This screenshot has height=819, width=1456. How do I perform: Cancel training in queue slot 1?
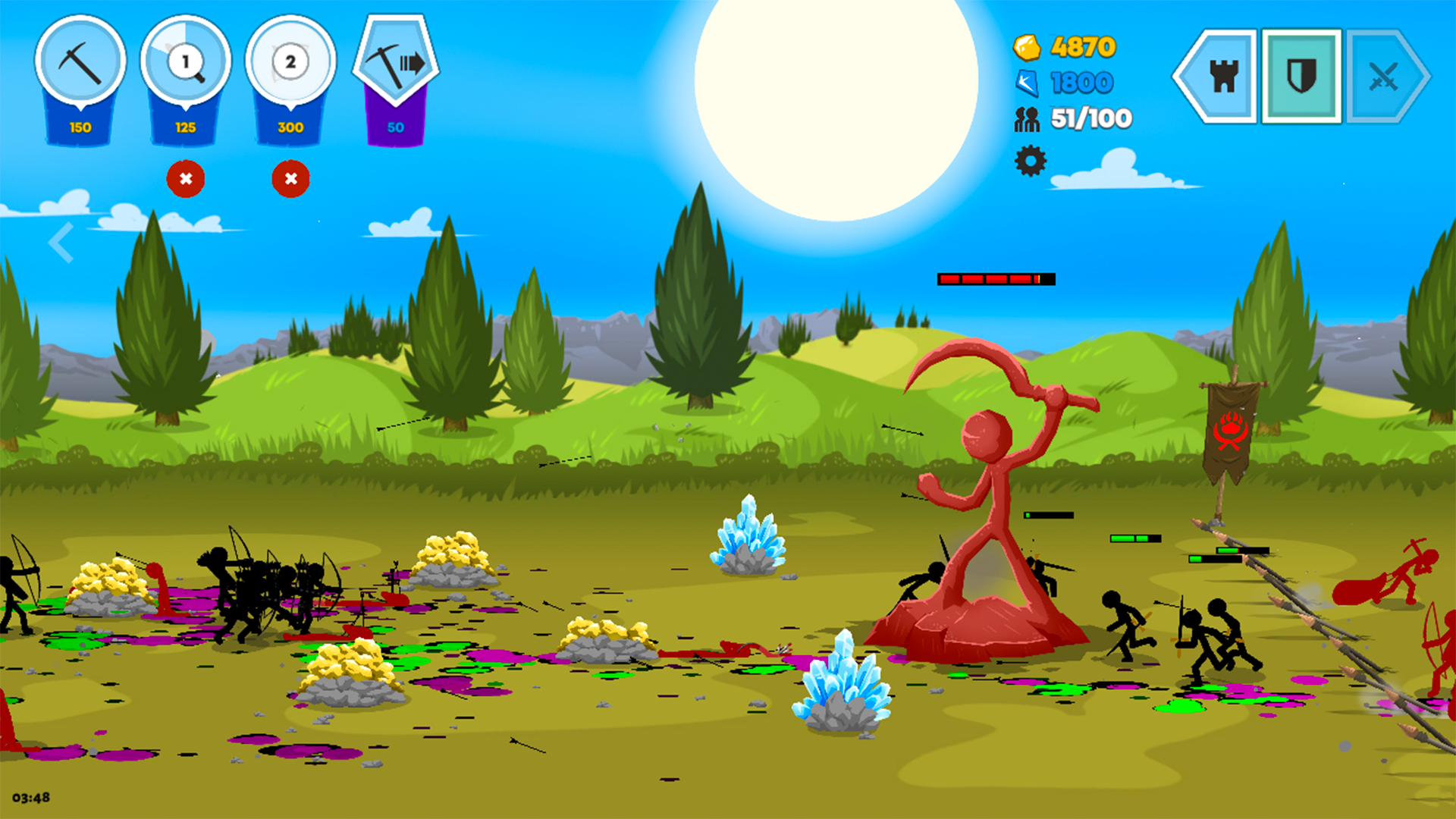[x=186, y=178]
